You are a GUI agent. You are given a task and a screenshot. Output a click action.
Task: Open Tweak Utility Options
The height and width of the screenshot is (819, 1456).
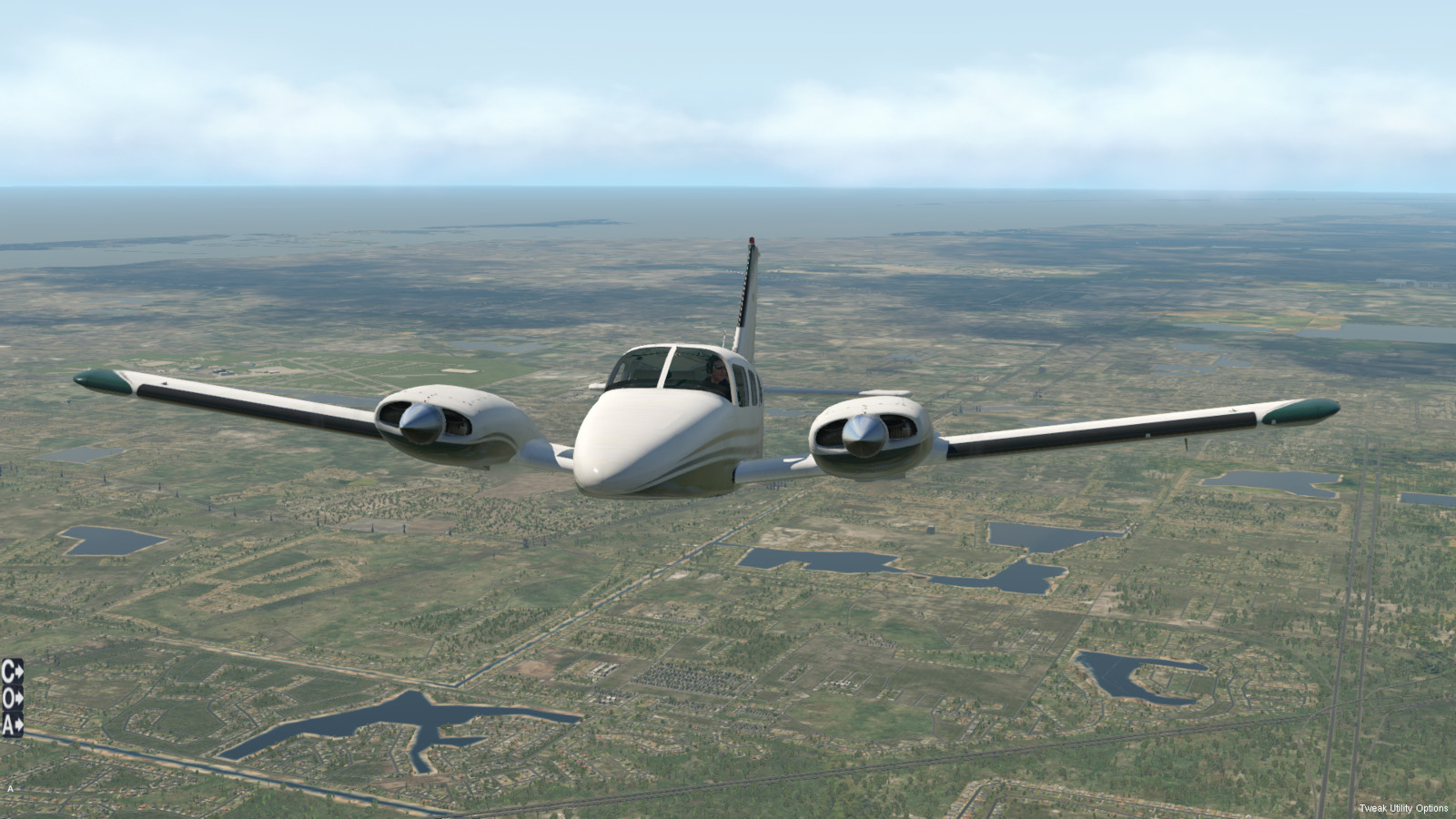[1403, 808]
